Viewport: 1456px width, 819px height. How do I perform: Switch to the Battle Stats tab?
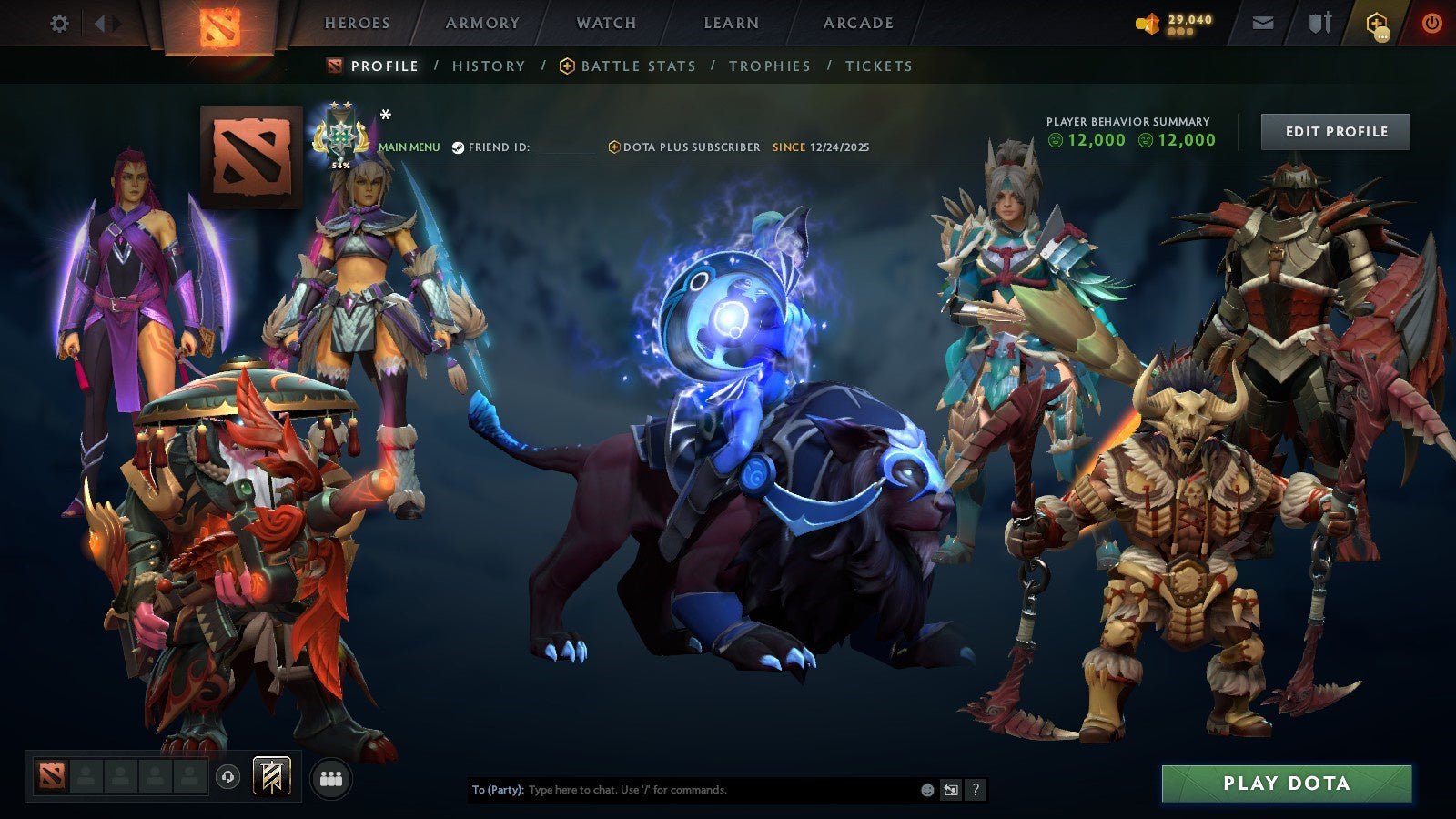[637, 66]
